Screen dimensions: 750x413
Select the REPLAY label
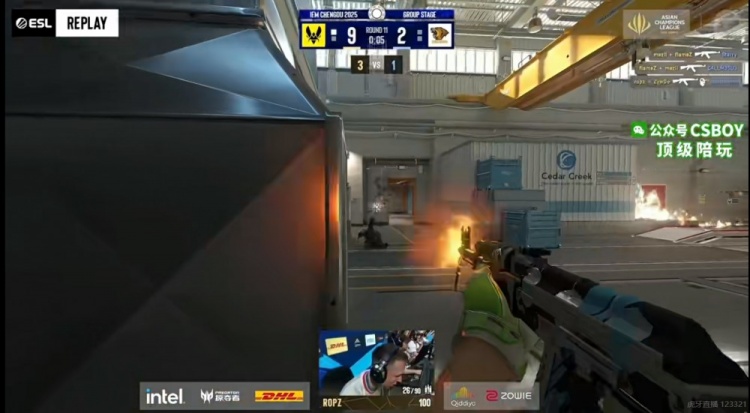[86, 22]
